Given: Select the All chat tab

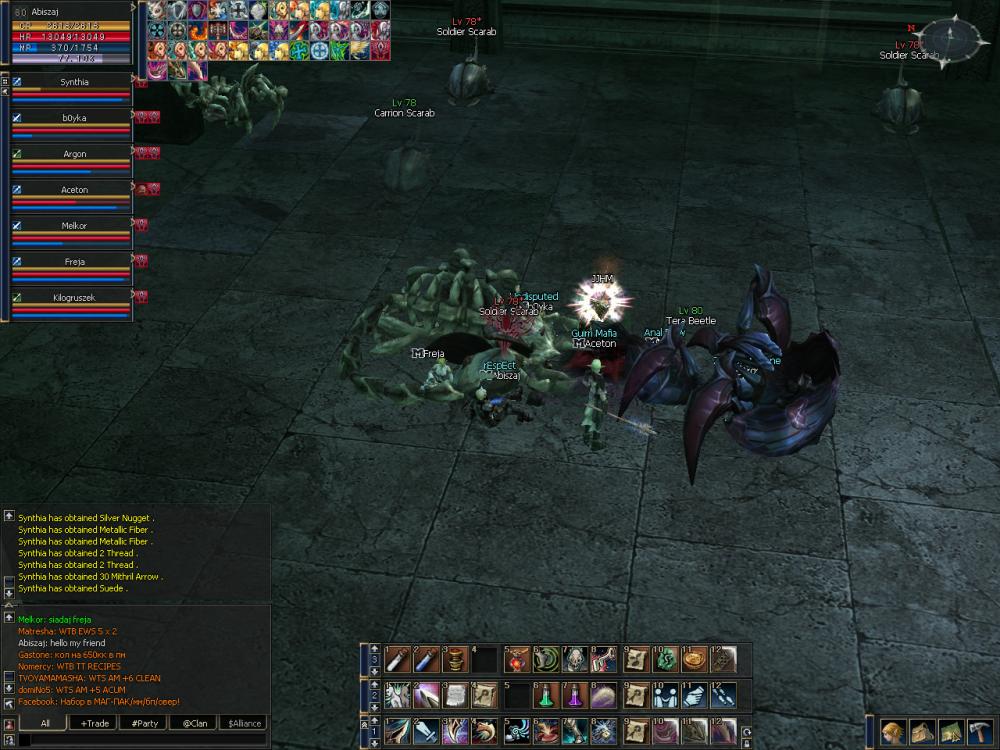Looking at the screenshot, I should click(45, 723).
